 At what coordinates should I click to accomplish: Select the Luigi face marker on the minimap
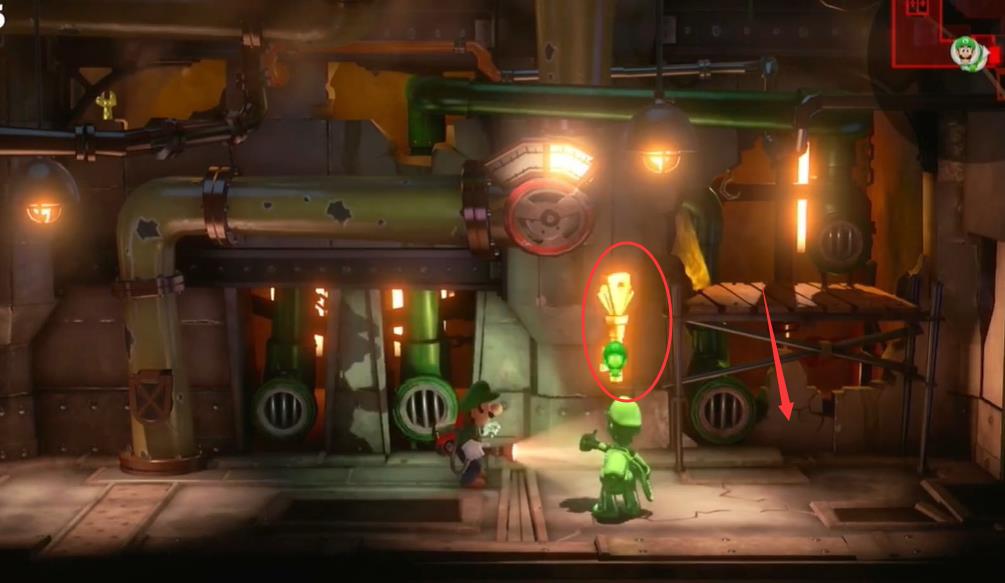click(967, 52)
